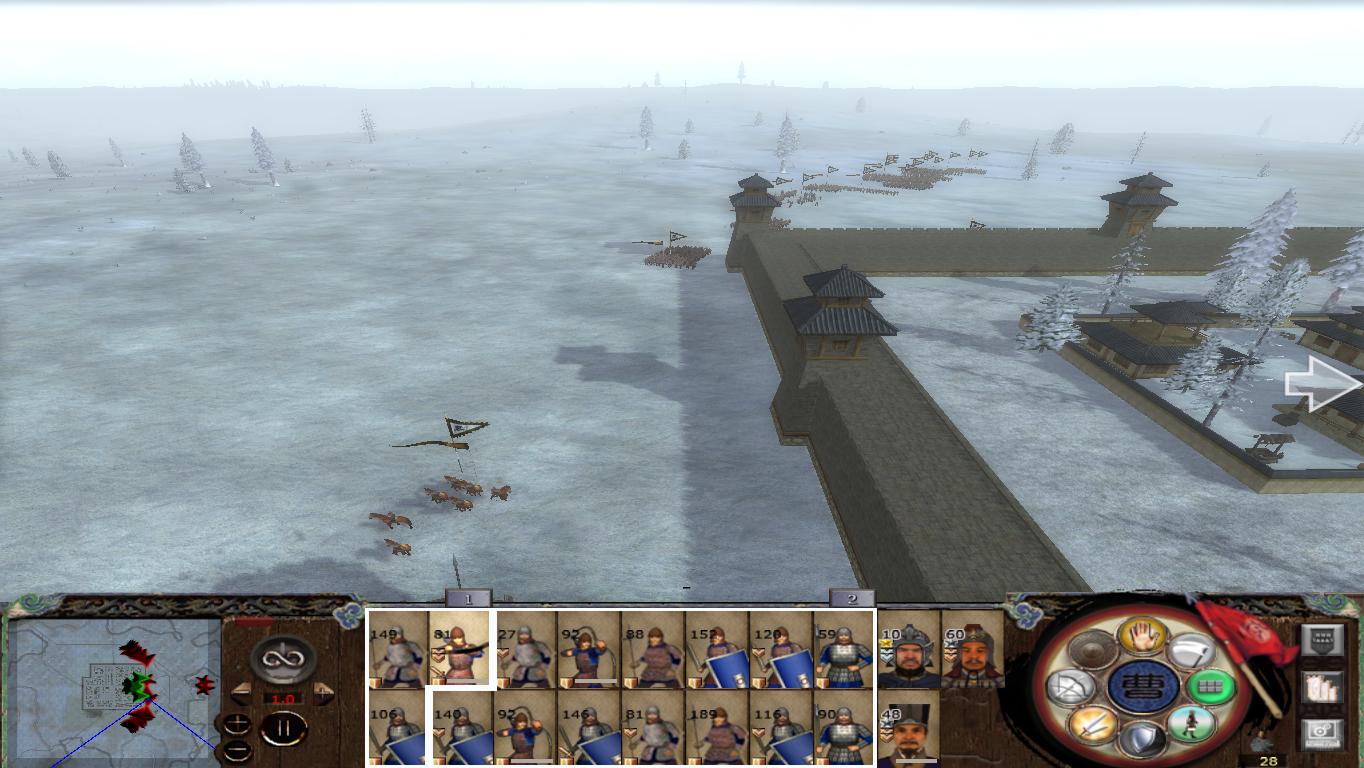Click the Cao faction emblem at wheel center
The height and width of the screenshot is (768, 1364).
point(1145,688)
